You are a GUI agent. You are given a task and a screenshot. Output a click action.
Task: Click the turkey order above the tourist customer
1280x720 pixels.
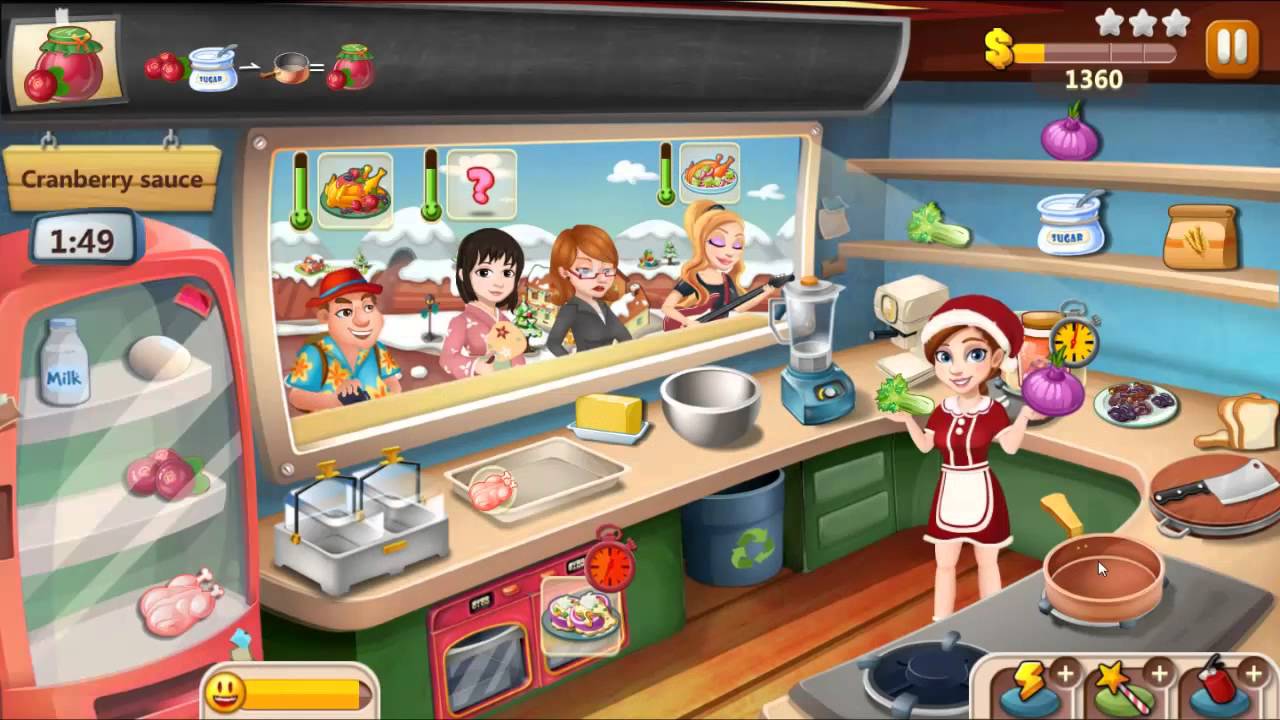click(356, 185)
